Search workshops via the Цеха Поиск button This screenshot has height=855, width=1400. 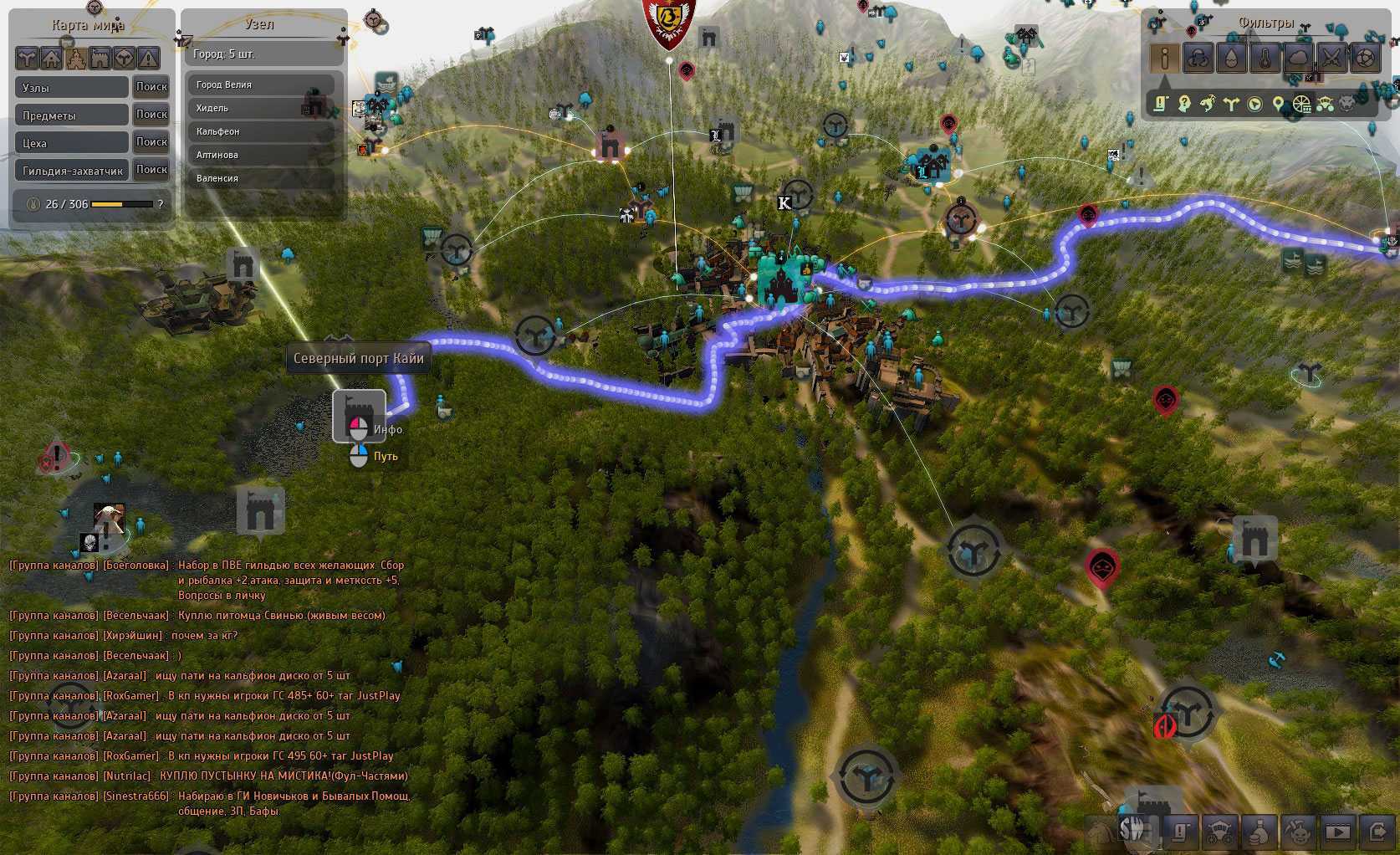point(151,142)
